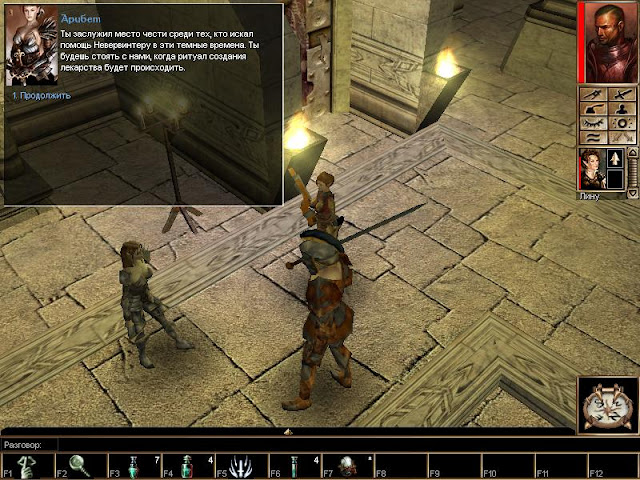
Task: Click the wavy lines menu button
Action: point(594,137)
